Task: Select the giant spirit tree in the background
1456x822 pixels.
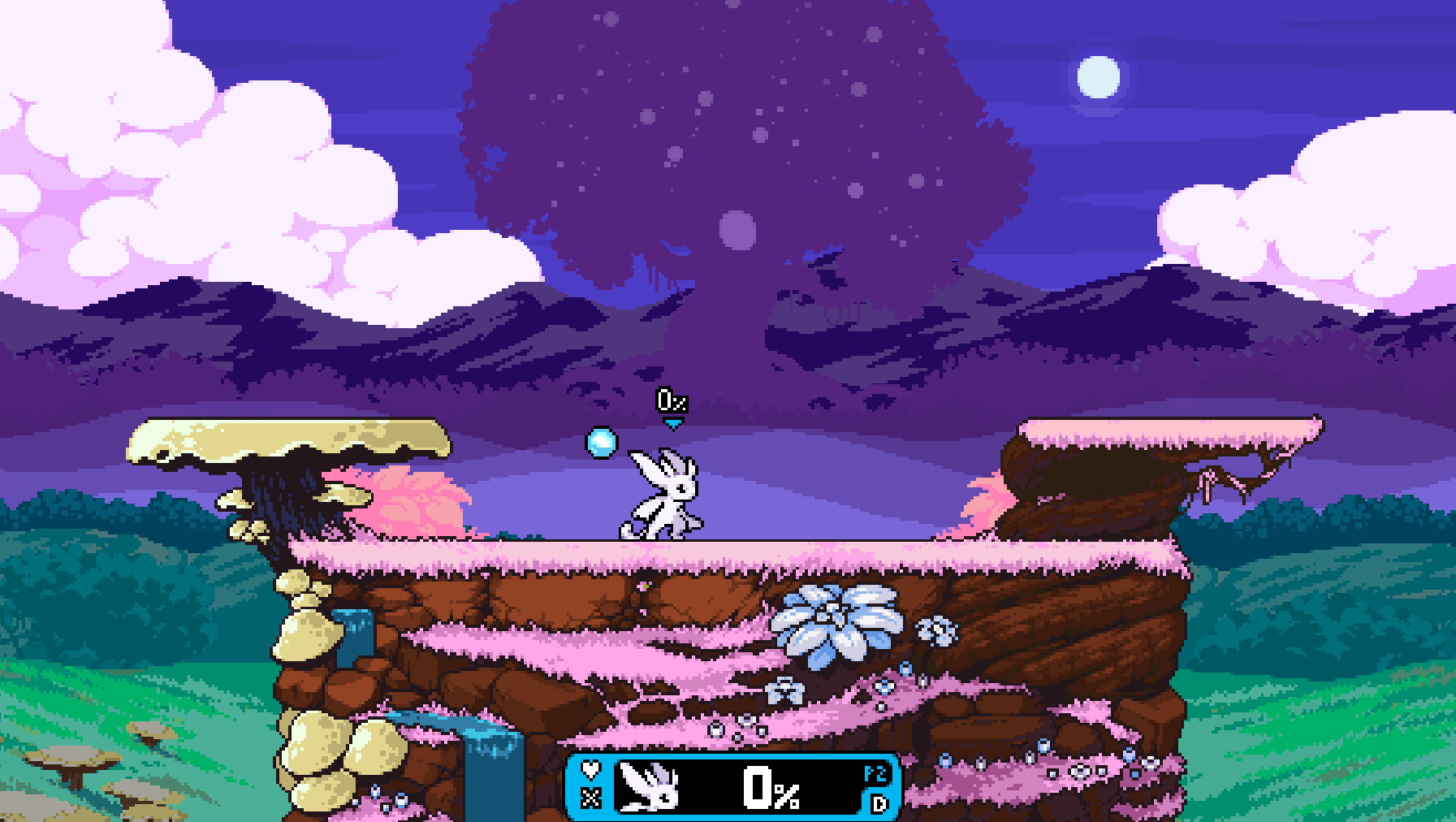Action: 723,146
